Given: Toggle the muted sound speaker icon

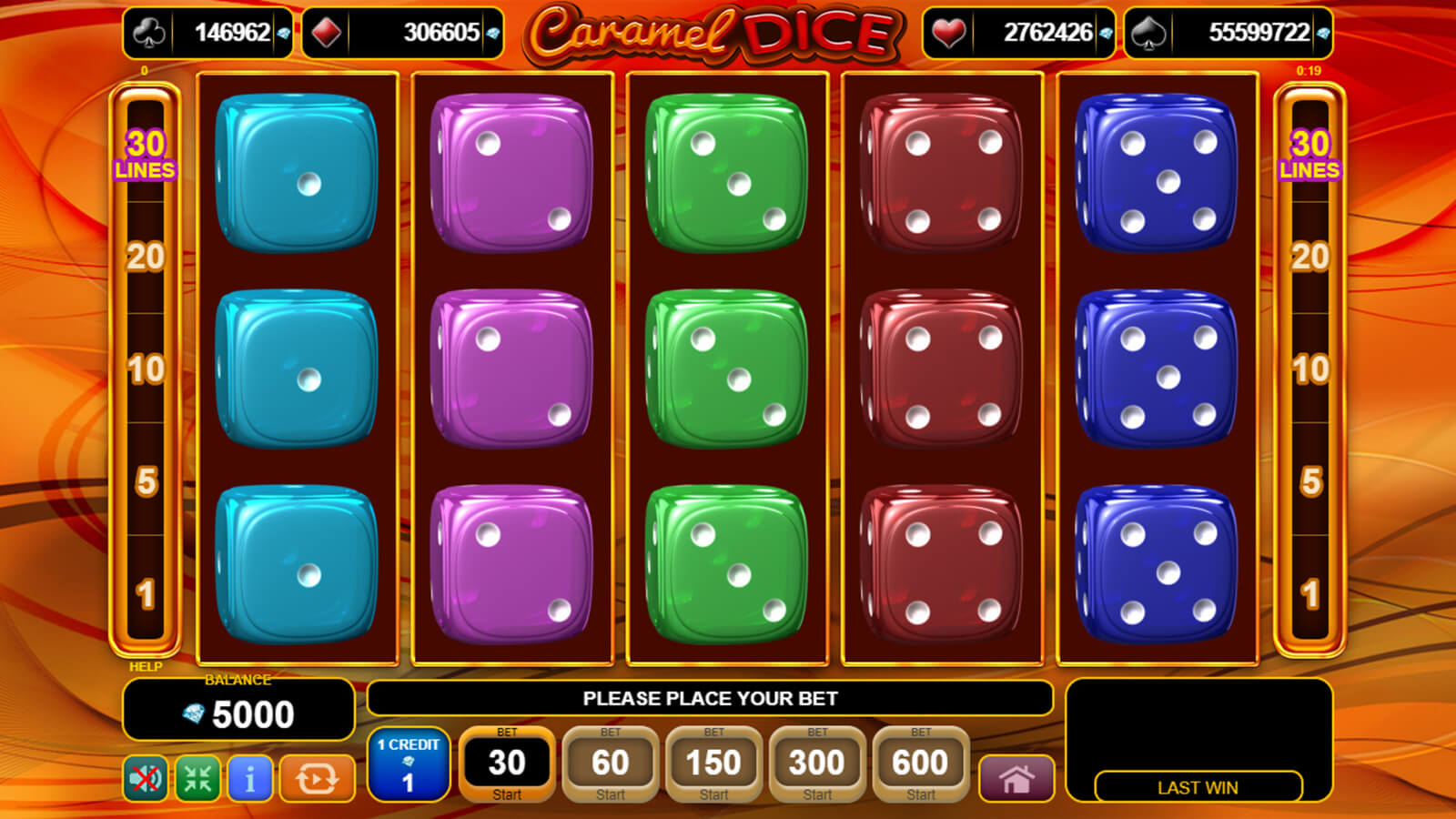Looking at the screenshot, I should coord(146,778).
